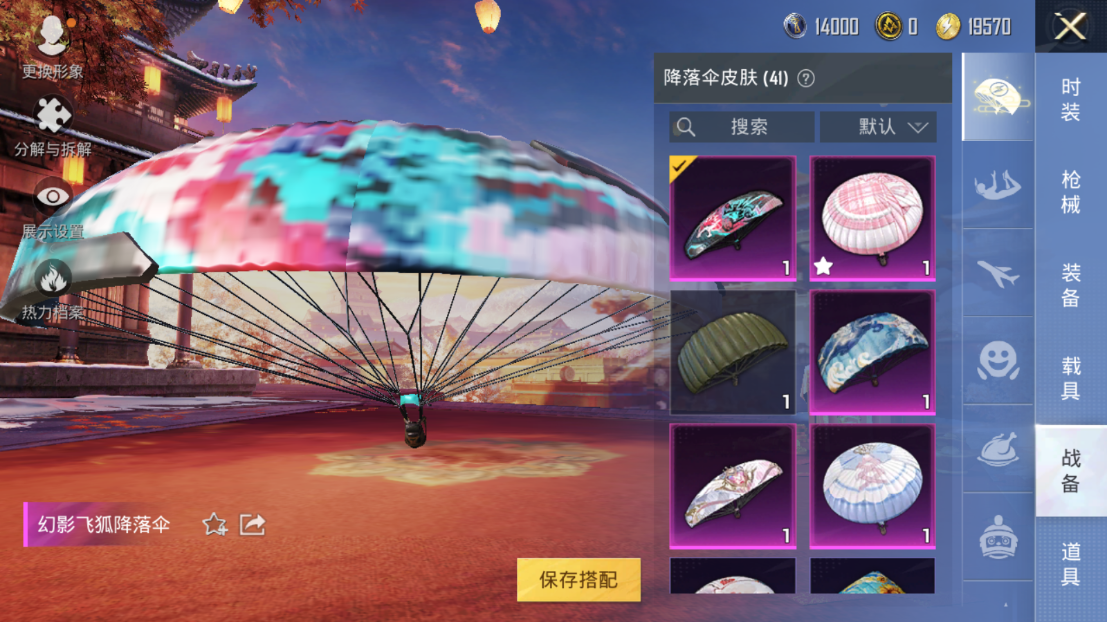Select the smiley face emote category
Screen dimensions: 1107x622
pos(997,360)
